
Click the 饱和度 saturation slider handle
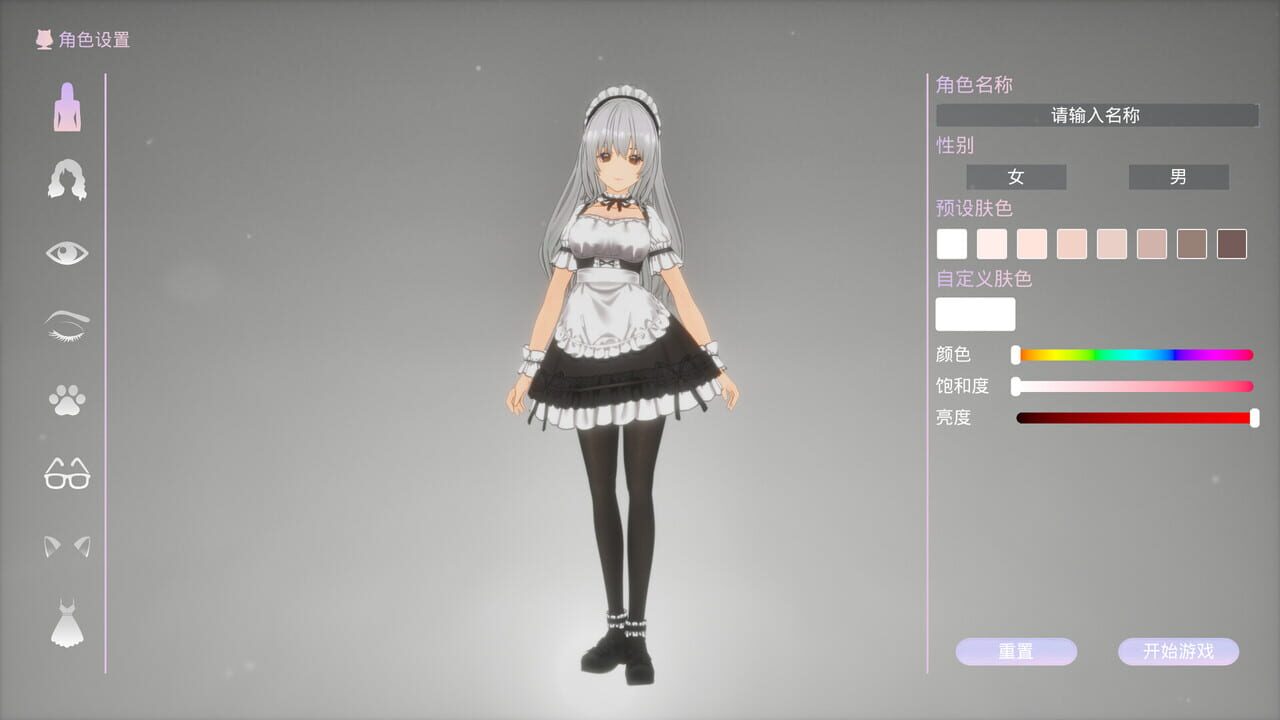click(x=1017, y=386)
